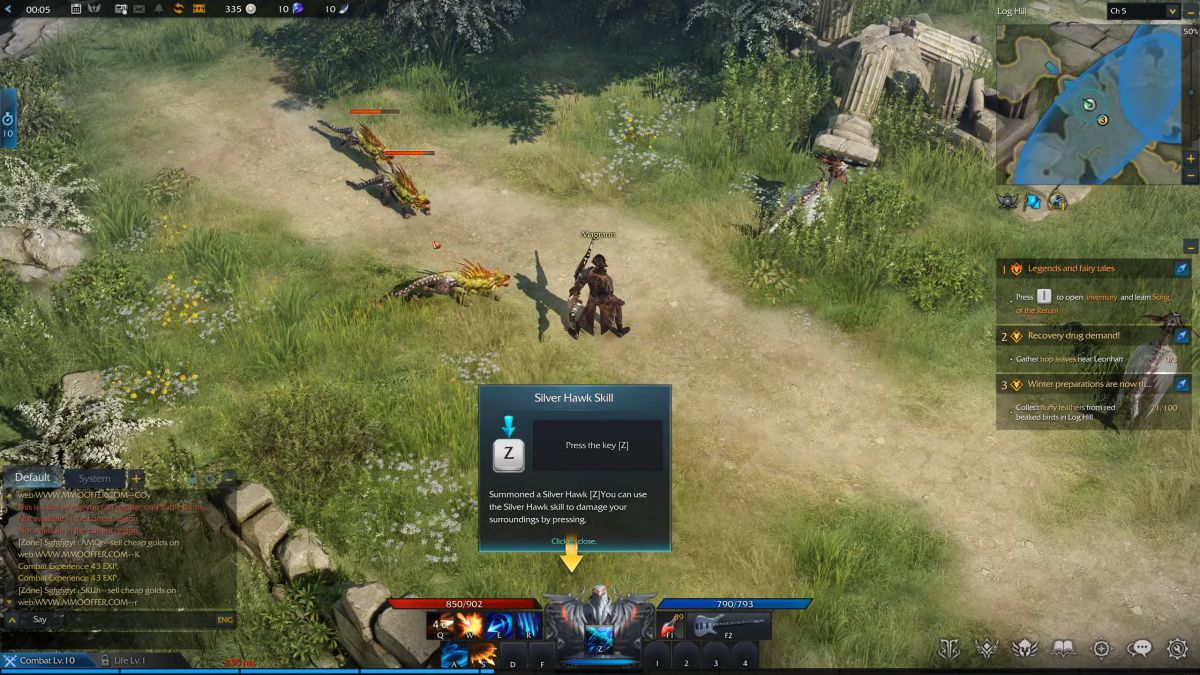Zoom in the minimap with plus button
This screenshot has height=675, width=1200.
point(1190,159)
